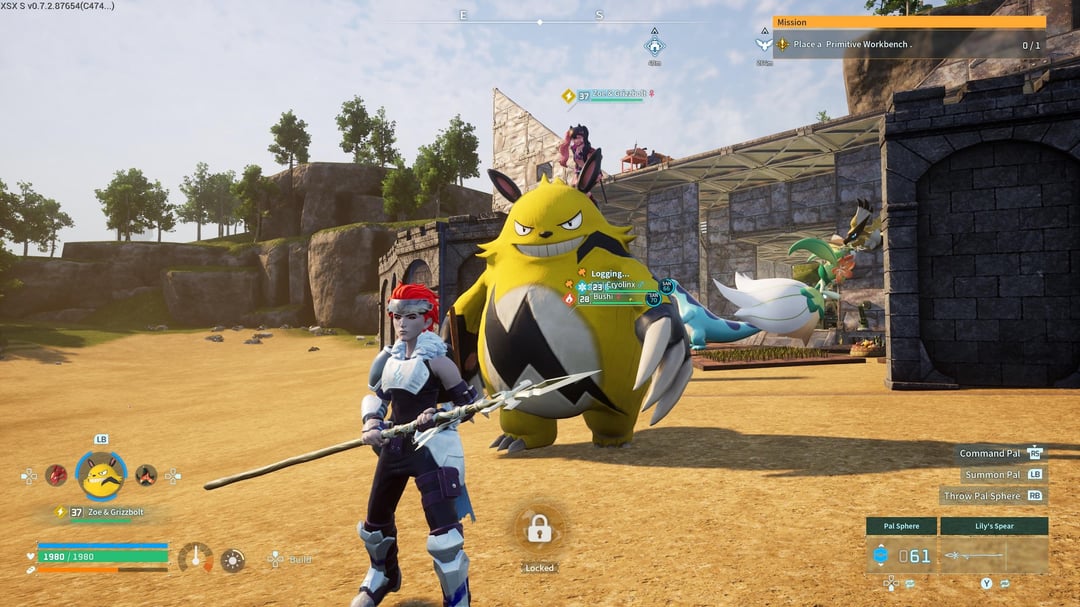Viewport: 1080px width, 607px height.
Task: Click the Command Pal prompt label
Action: pos(990,453)
